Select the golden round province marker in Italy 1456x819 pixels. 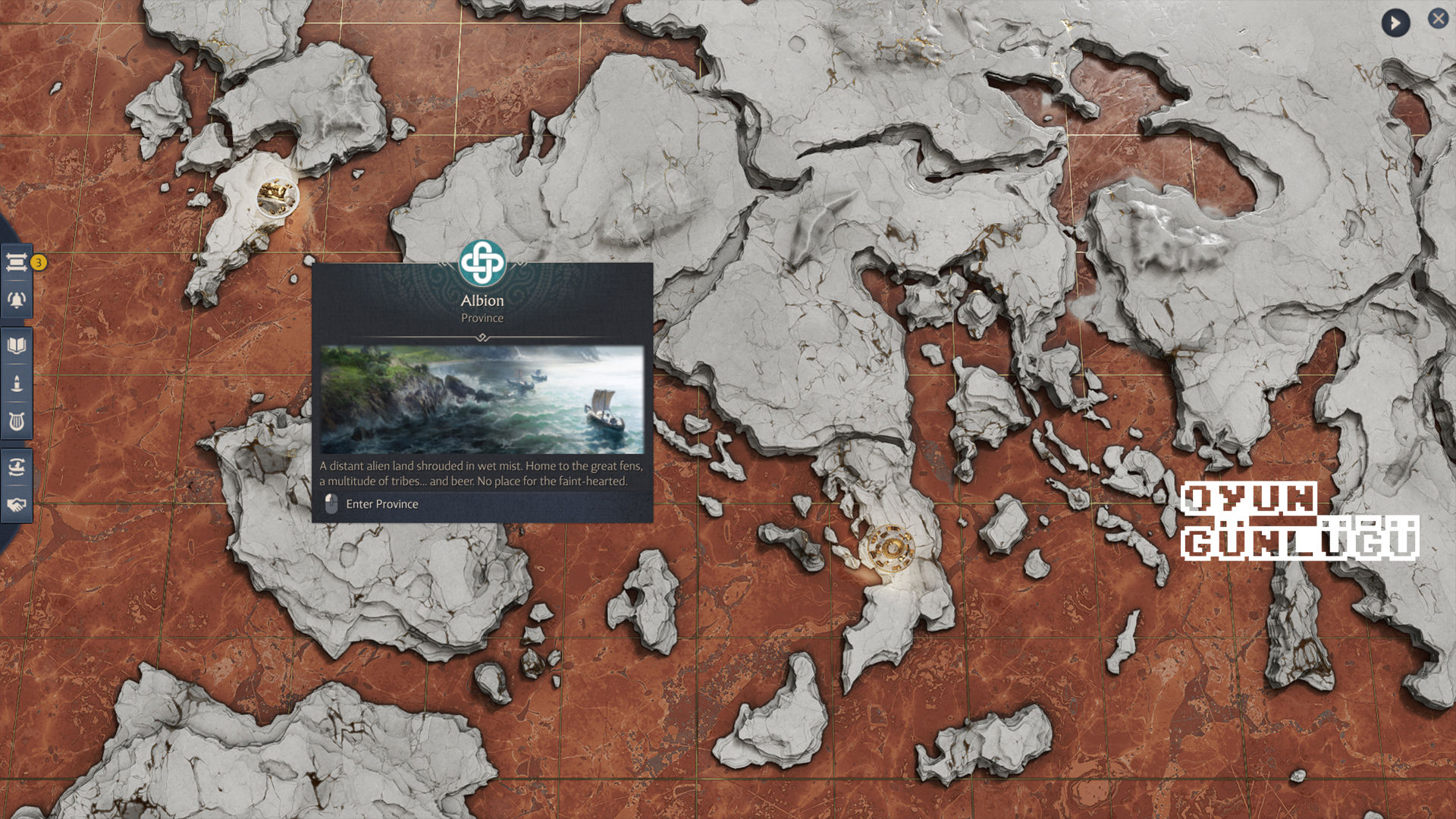tap(891, 547)
